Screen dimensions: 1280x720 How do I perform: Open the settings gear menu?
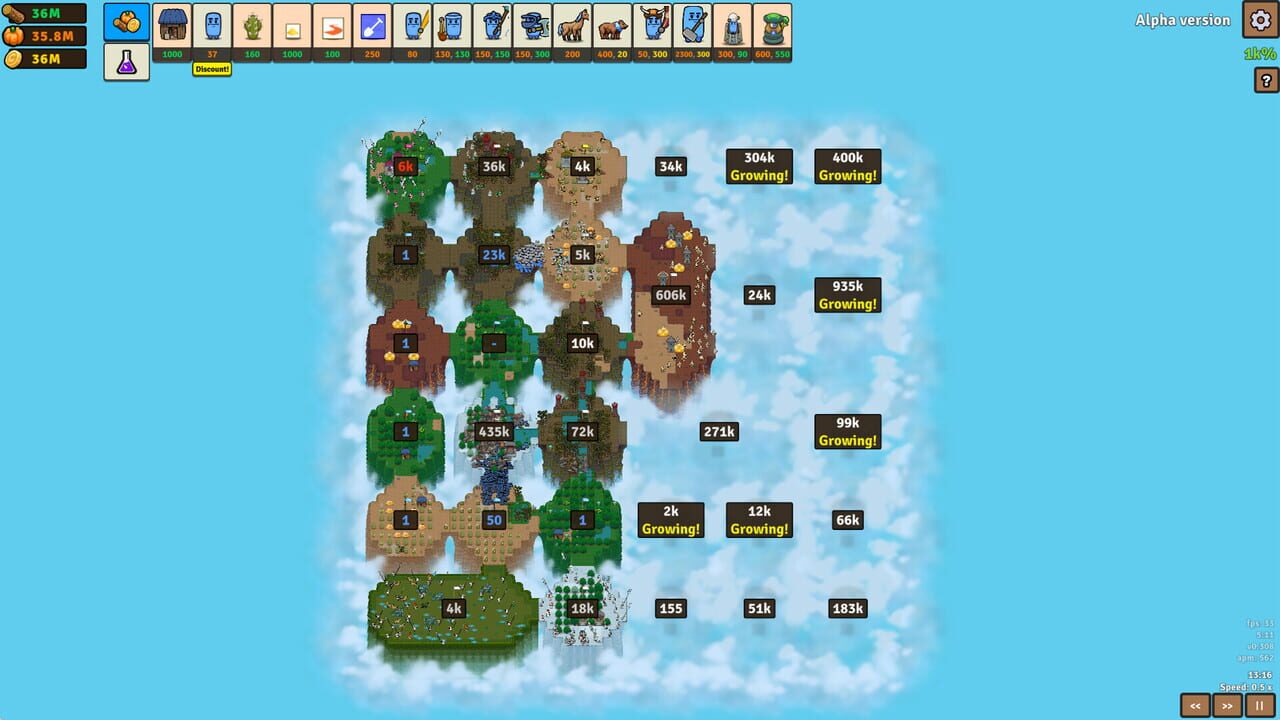[x=1258, y=19]
